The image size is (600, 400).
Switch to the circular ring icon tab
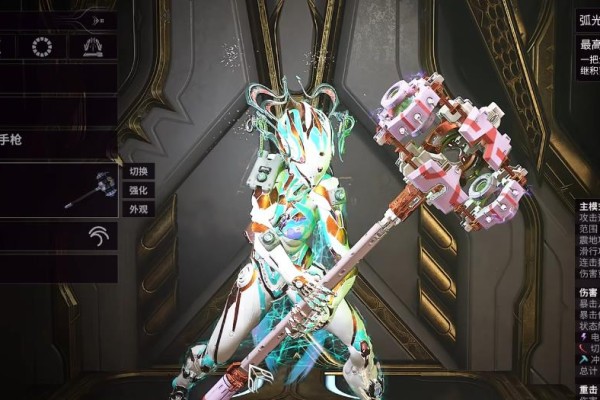pos(42,46)
